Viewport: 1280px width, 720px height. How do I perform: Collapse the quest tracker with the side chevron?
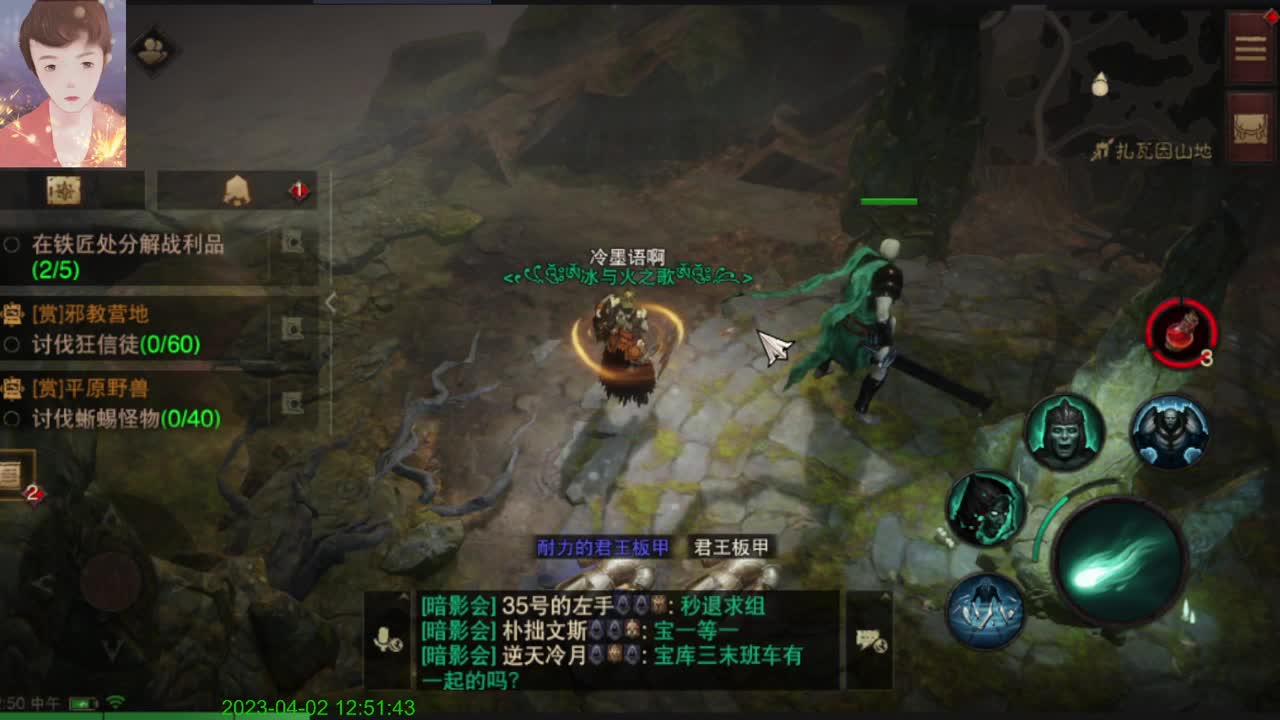tap(332, 302)
